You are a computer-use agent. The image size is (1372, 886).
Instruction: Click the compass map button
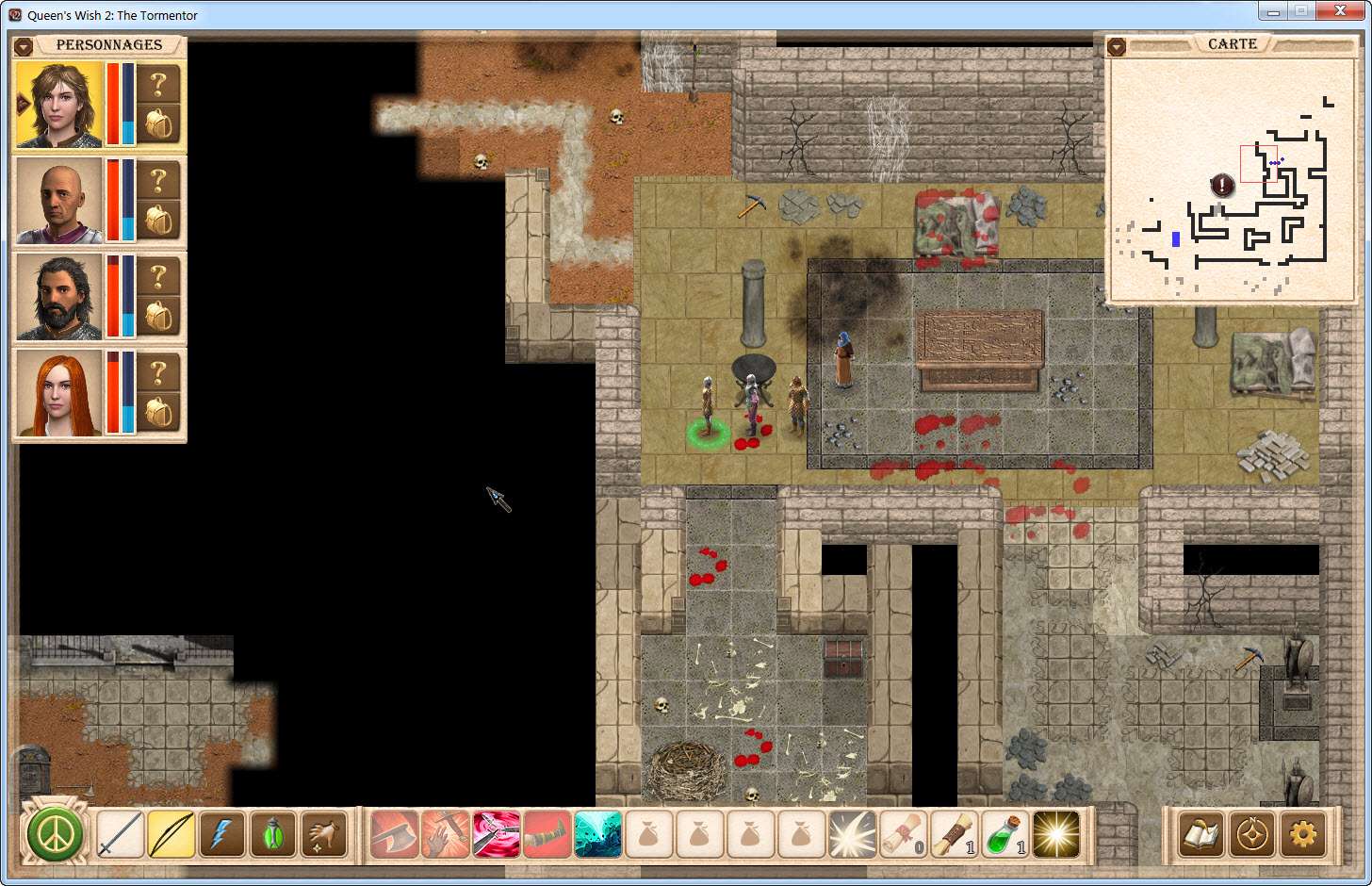[x=1251, y=834]
